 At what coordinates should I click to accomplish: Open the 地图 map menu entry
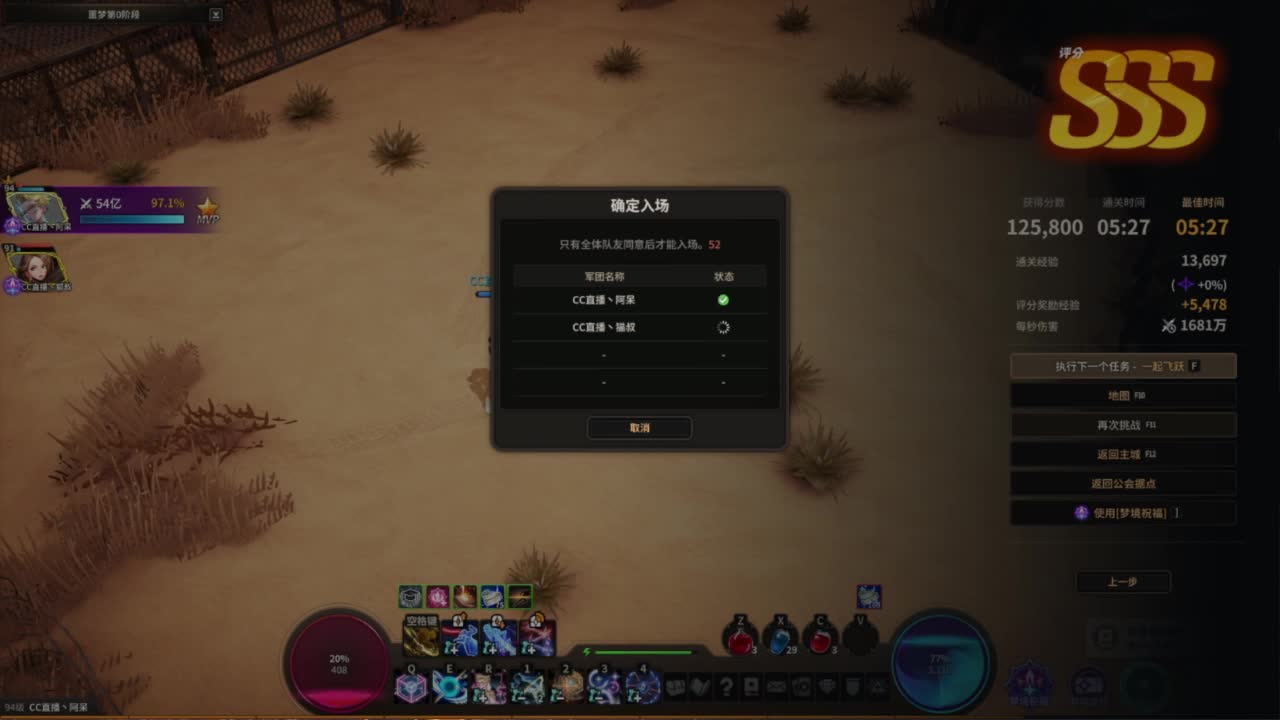point(1123,394)
